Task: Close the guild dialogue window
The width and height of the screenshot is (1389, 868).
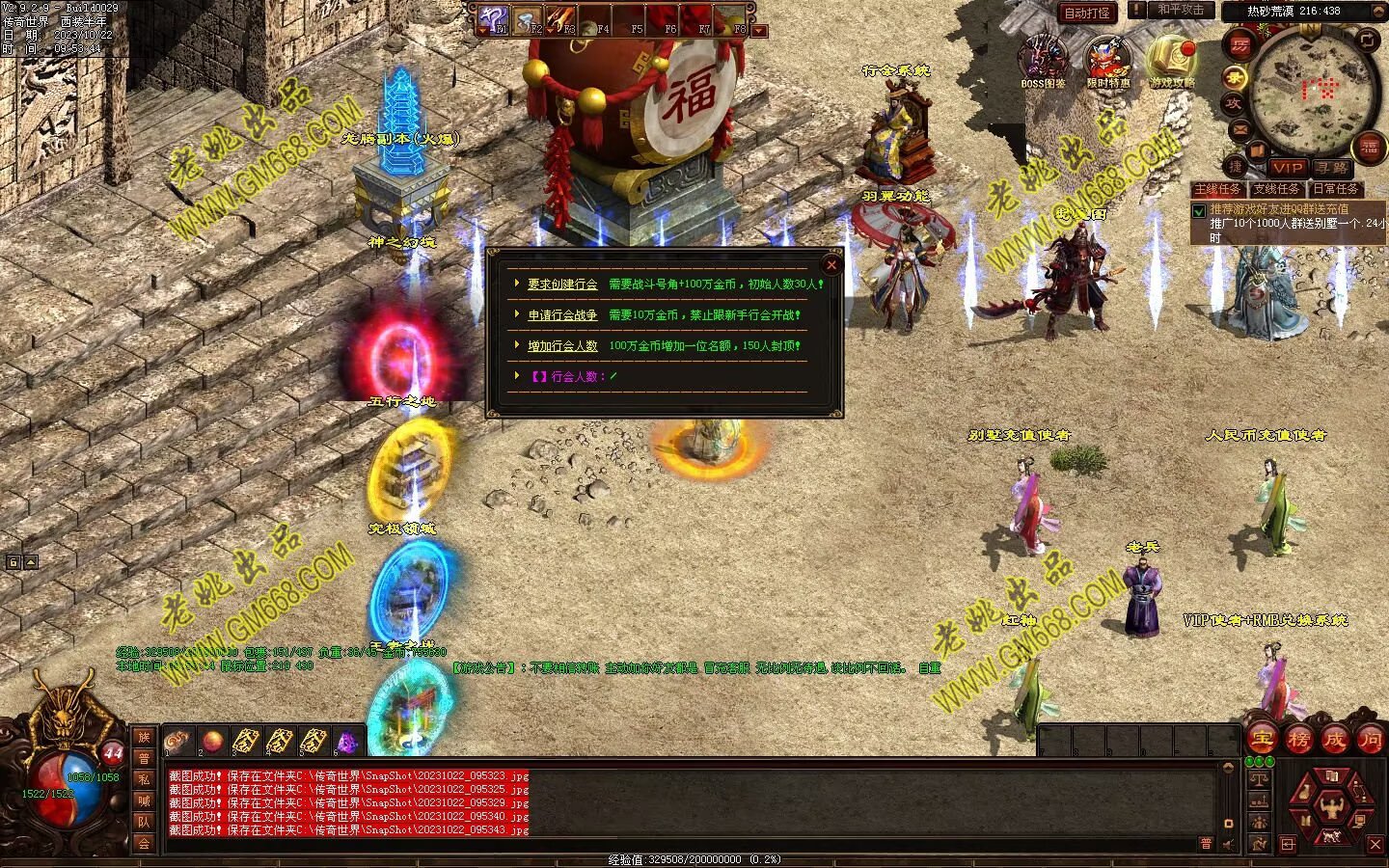Action: click(x=831, y=264)
